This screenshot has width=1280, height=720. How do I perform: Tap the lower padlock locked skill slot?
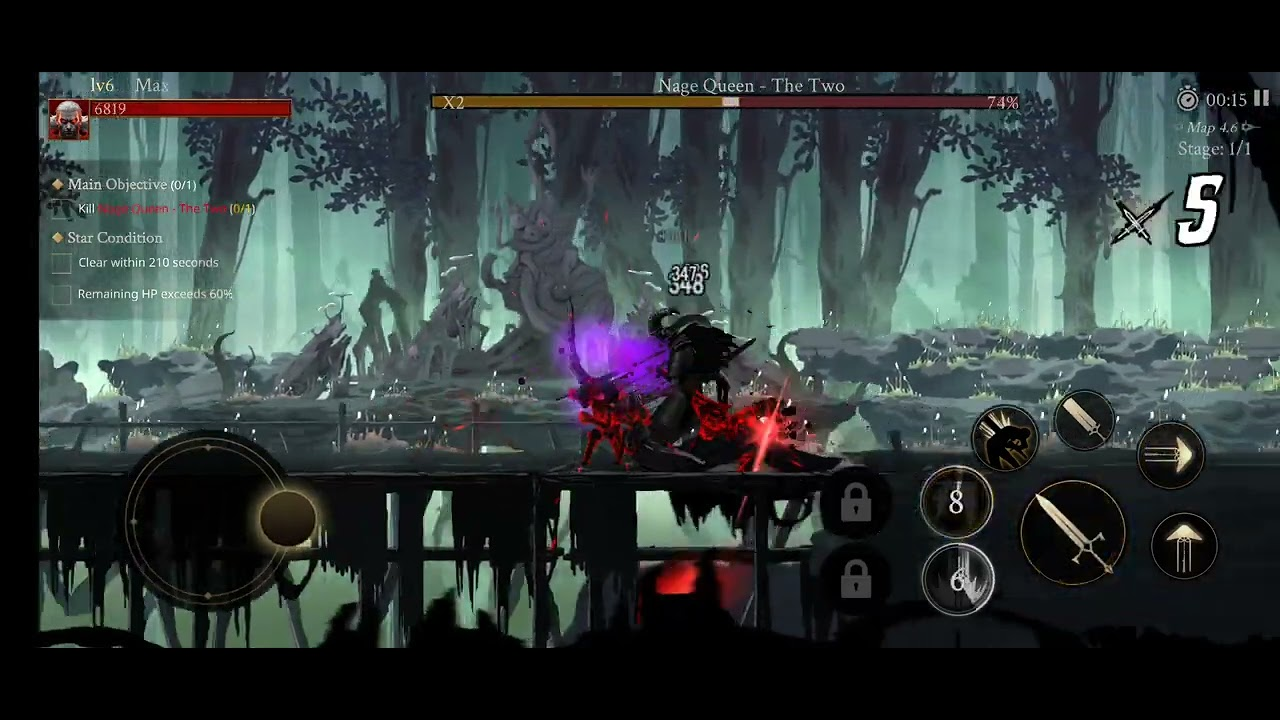[x=855, y=578]
